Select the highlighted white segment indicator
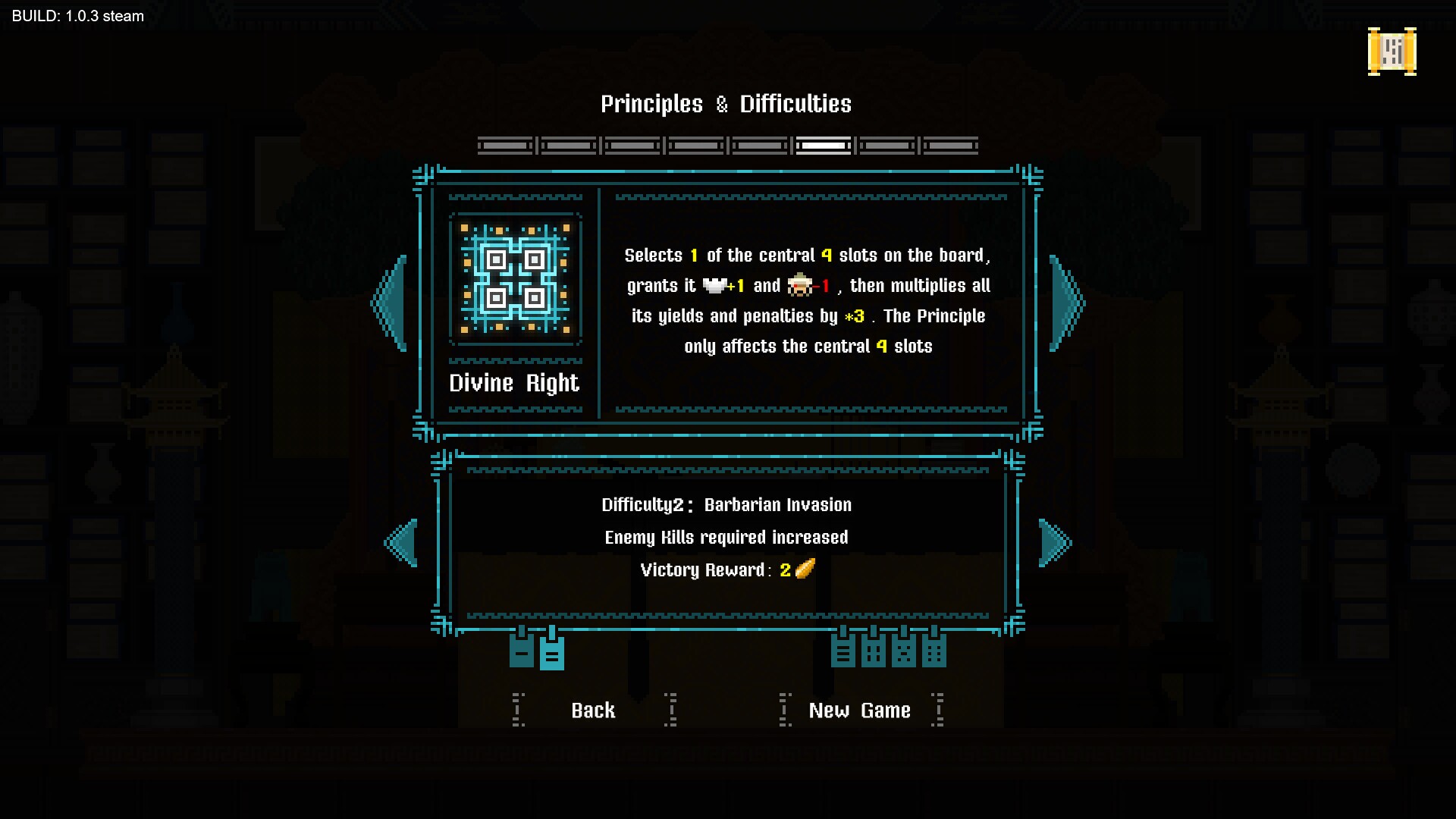Screen dimensions: 1456x819 [823, 145]
